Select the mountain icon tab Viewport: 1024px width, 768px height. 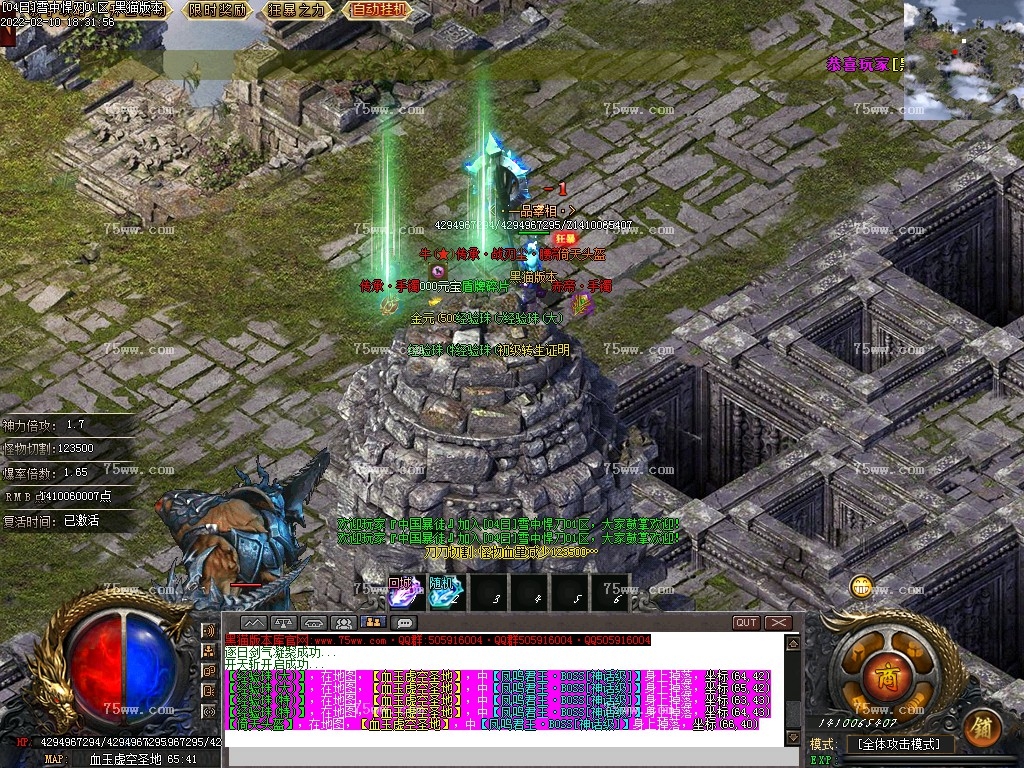(252, 623)
